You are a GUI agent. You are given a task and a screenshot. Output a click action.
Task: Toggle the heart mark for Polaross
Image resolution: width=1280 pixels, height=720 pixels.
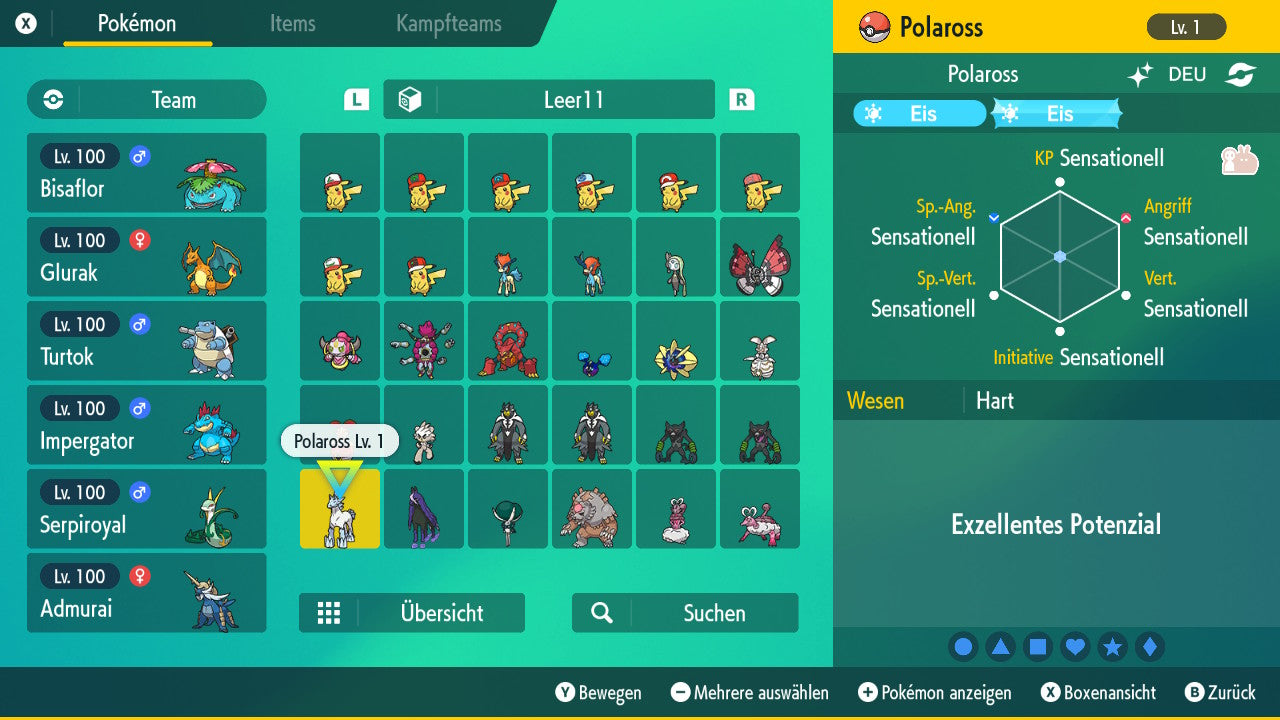(x=1075, y=646)
